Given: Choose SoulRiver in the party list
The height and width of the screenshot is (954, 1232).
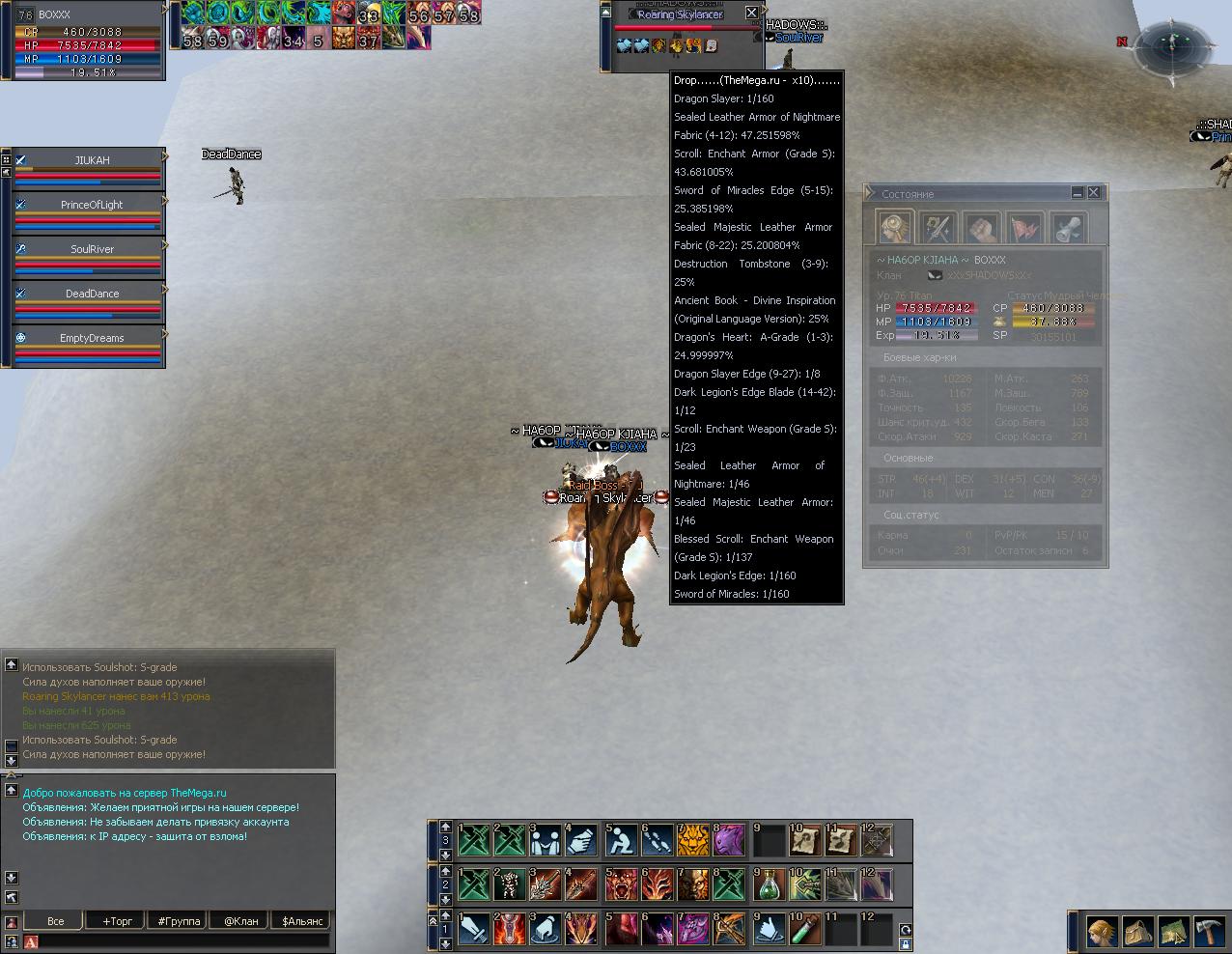Looking at the screenshot, I should (92, 249).
